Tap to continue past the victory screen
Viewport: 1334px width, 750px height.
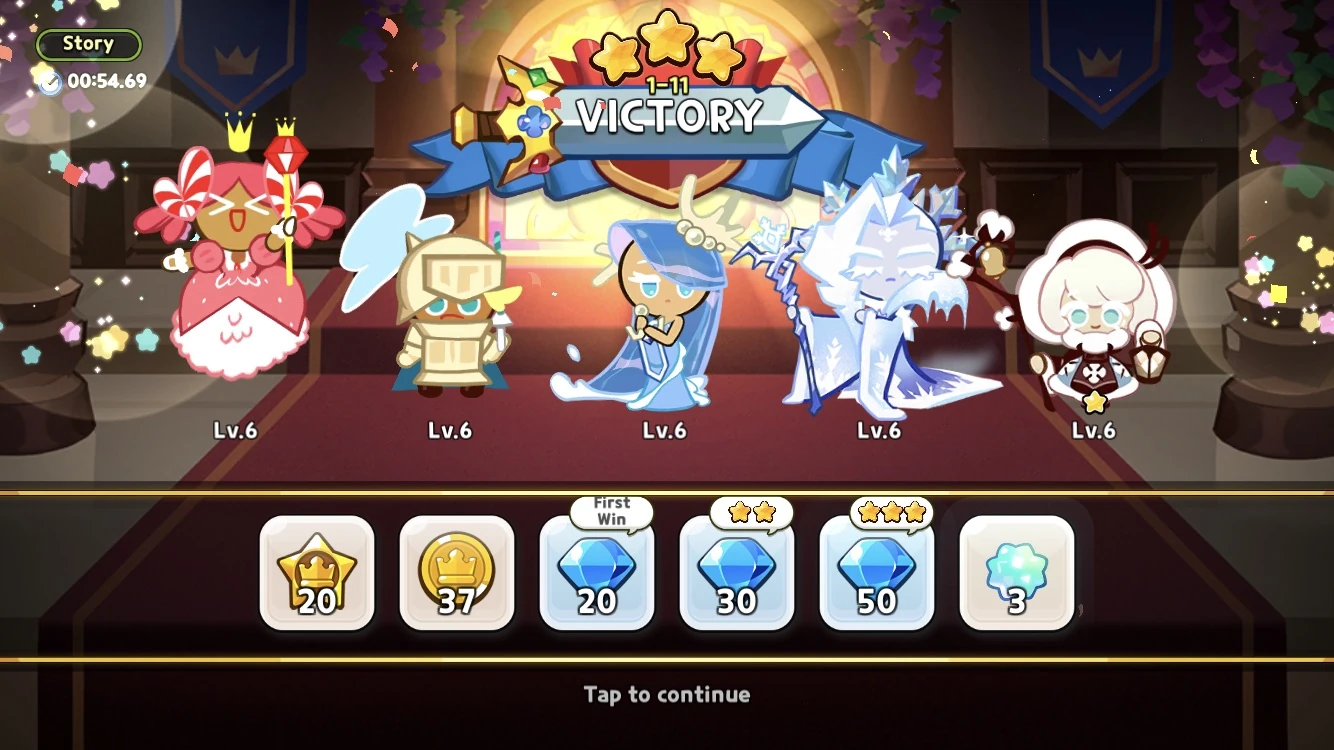click(667, 695)
